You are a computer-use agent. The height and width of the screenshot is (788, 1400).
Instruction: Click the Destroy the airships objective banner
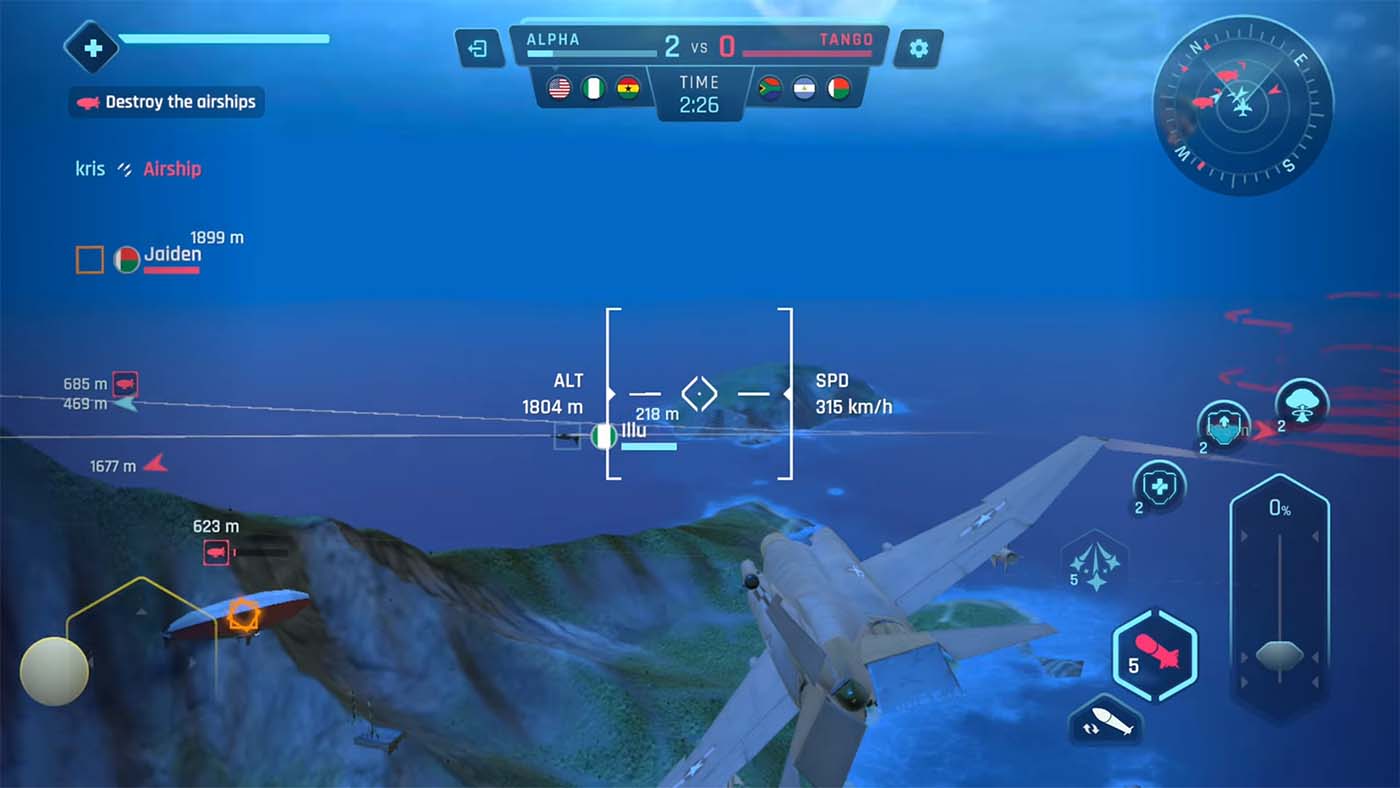(166, 102)
